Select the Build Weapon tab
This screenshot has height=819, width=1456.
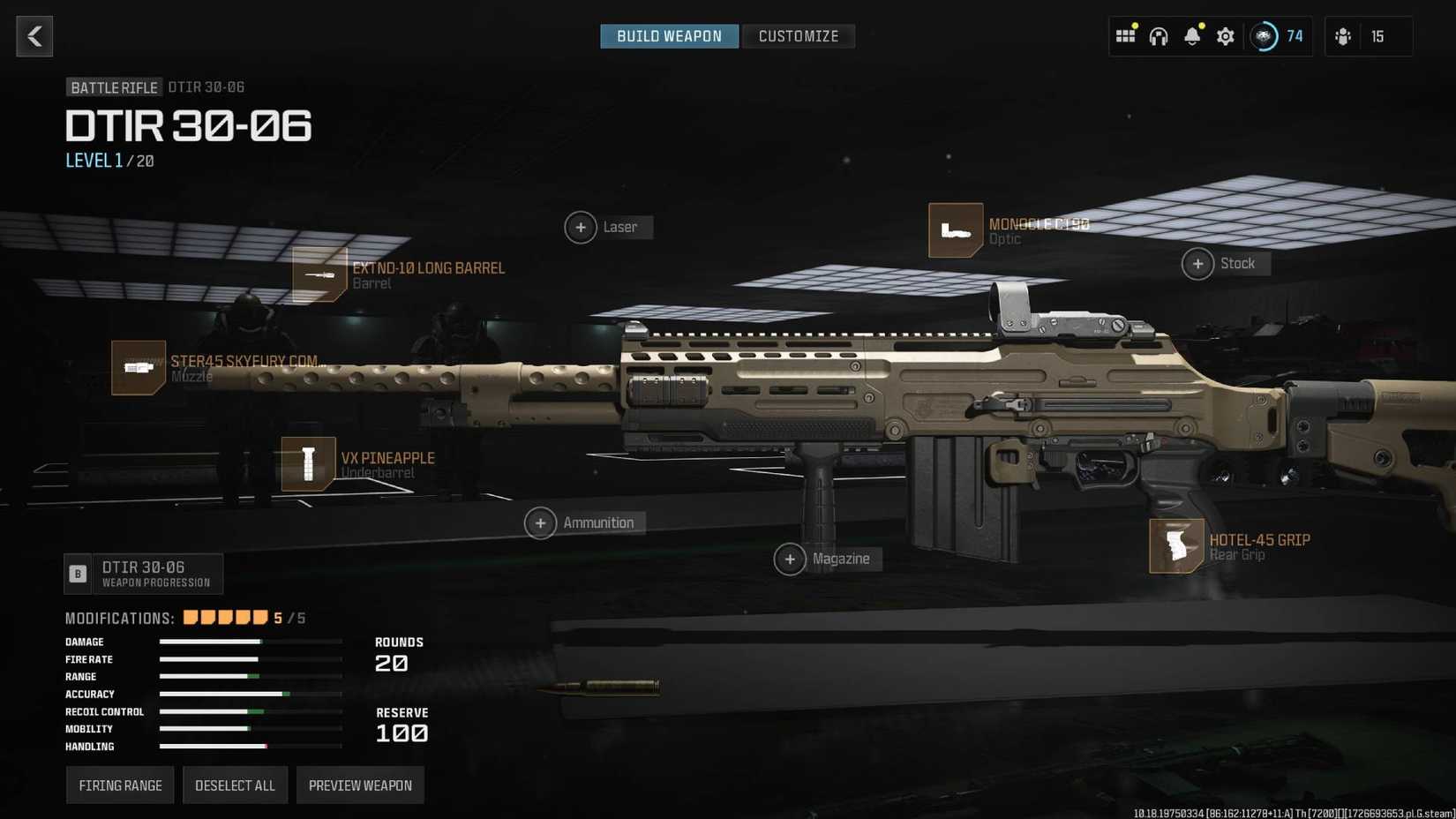click(x=669, y=36)
